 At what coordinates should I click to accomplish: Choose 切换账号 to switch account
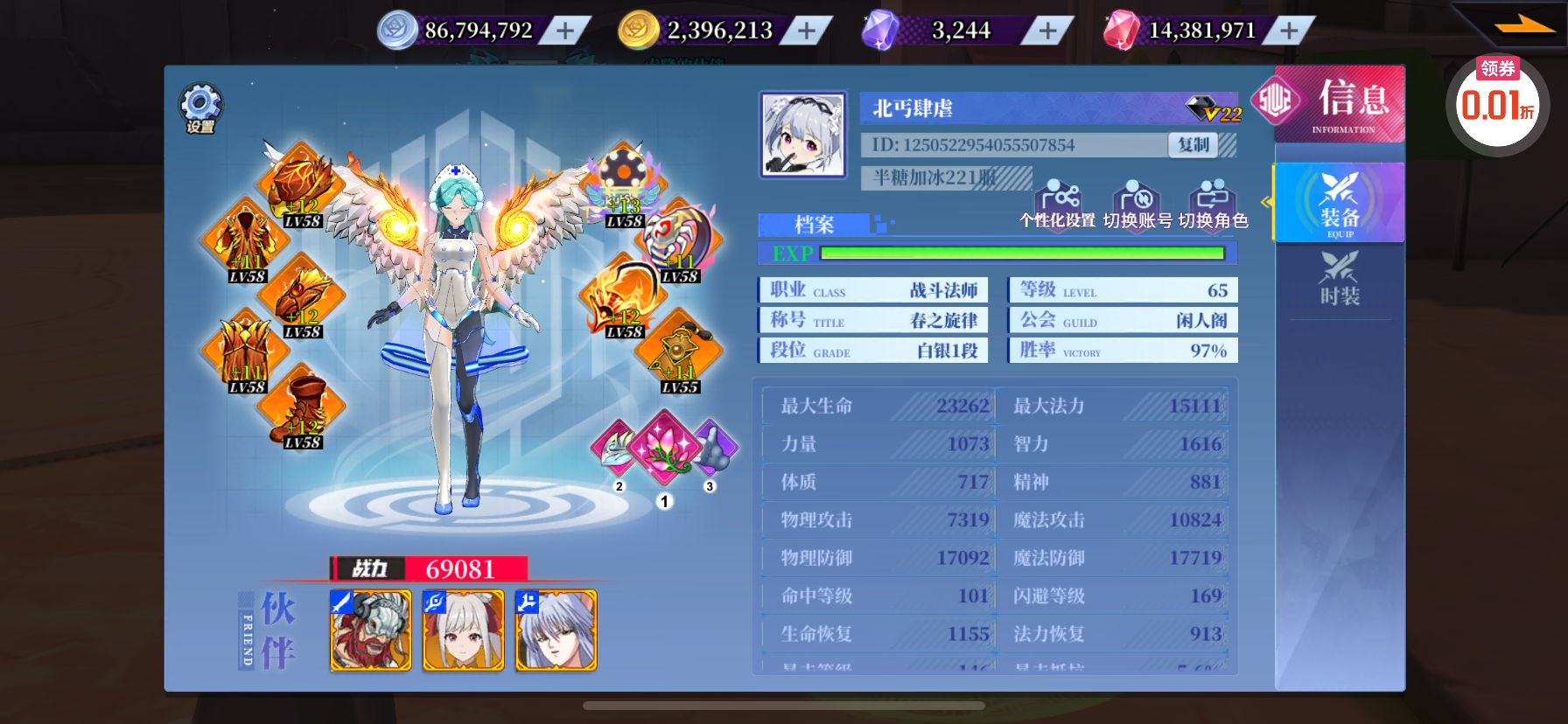1137,205
